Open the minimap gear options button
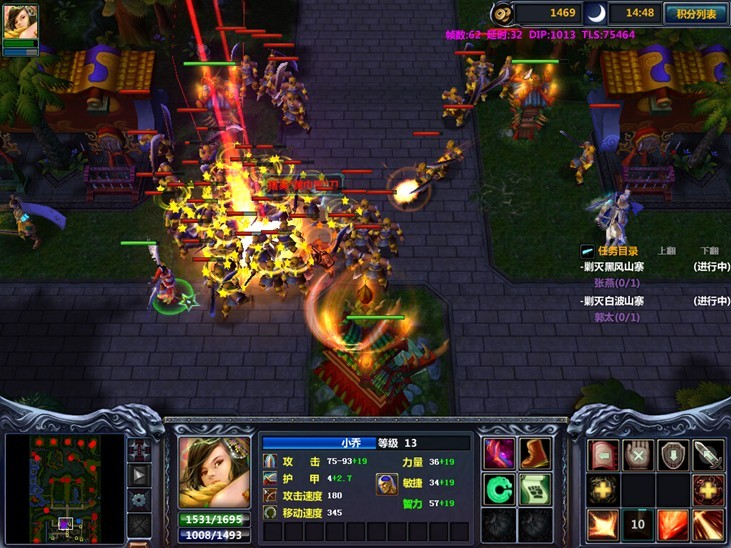Screen dimensions: 731x548 click(x=139, y=499)
